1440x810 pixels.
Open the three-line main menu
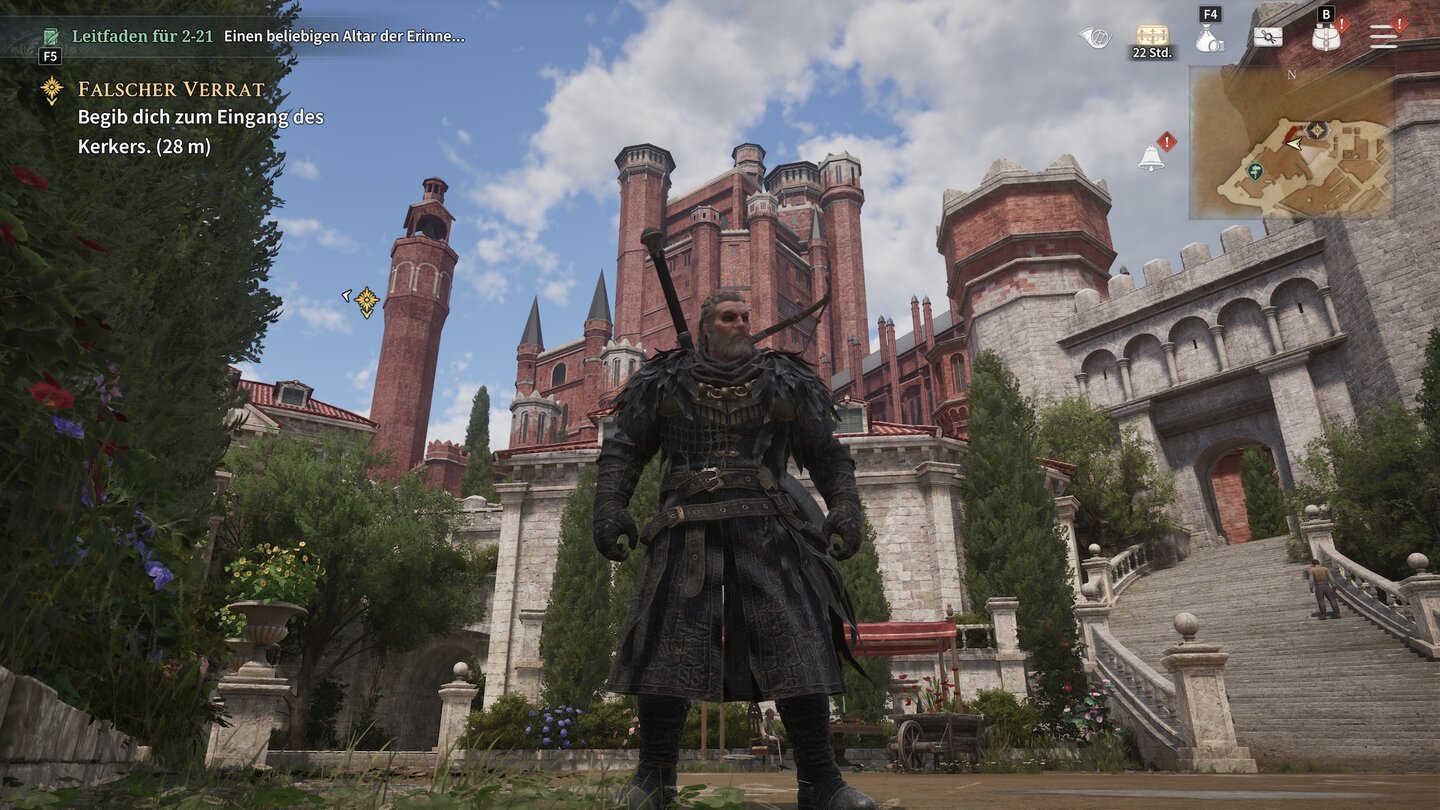[1384, 37]
